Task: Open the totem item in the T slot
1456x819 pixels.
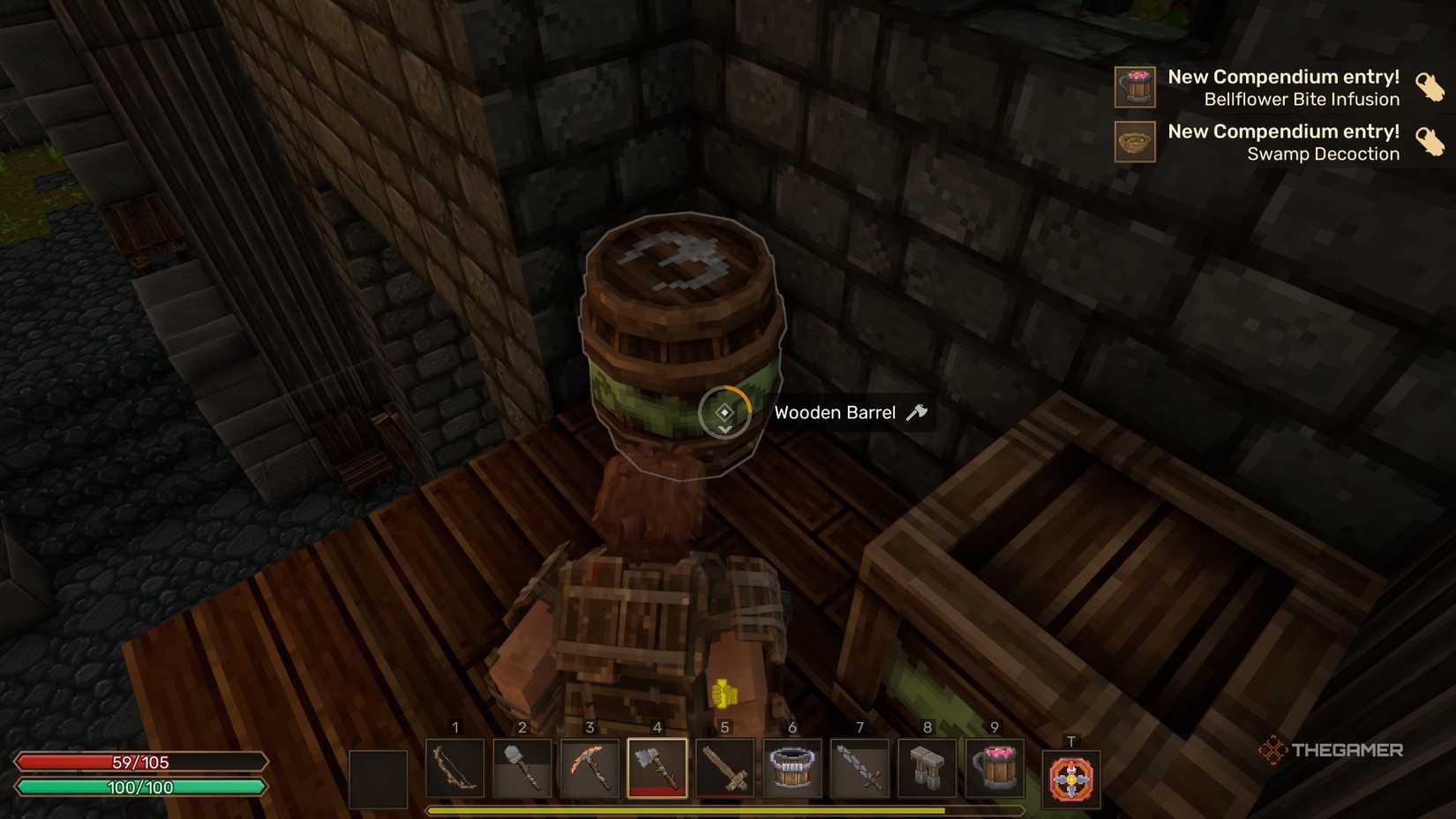Action: [x=1070, y=775]
